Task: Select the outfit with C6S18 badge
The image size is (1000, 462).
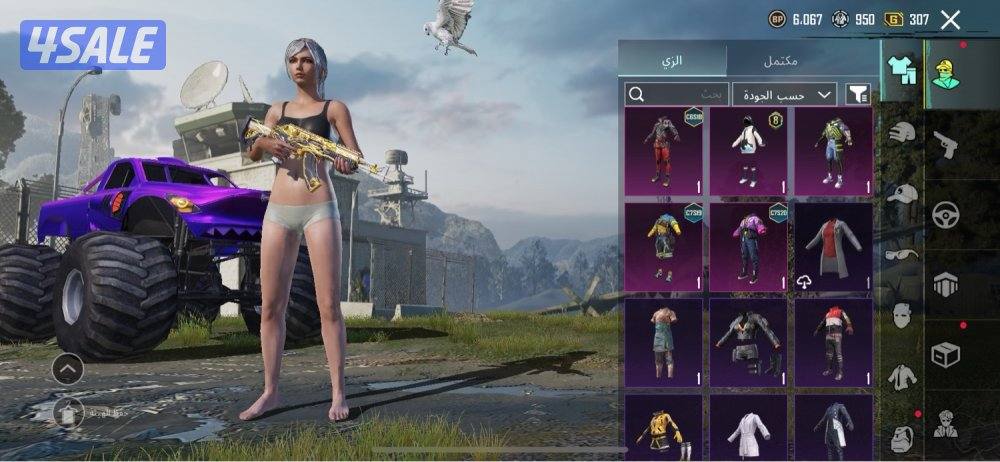Action: click(663, 151)
